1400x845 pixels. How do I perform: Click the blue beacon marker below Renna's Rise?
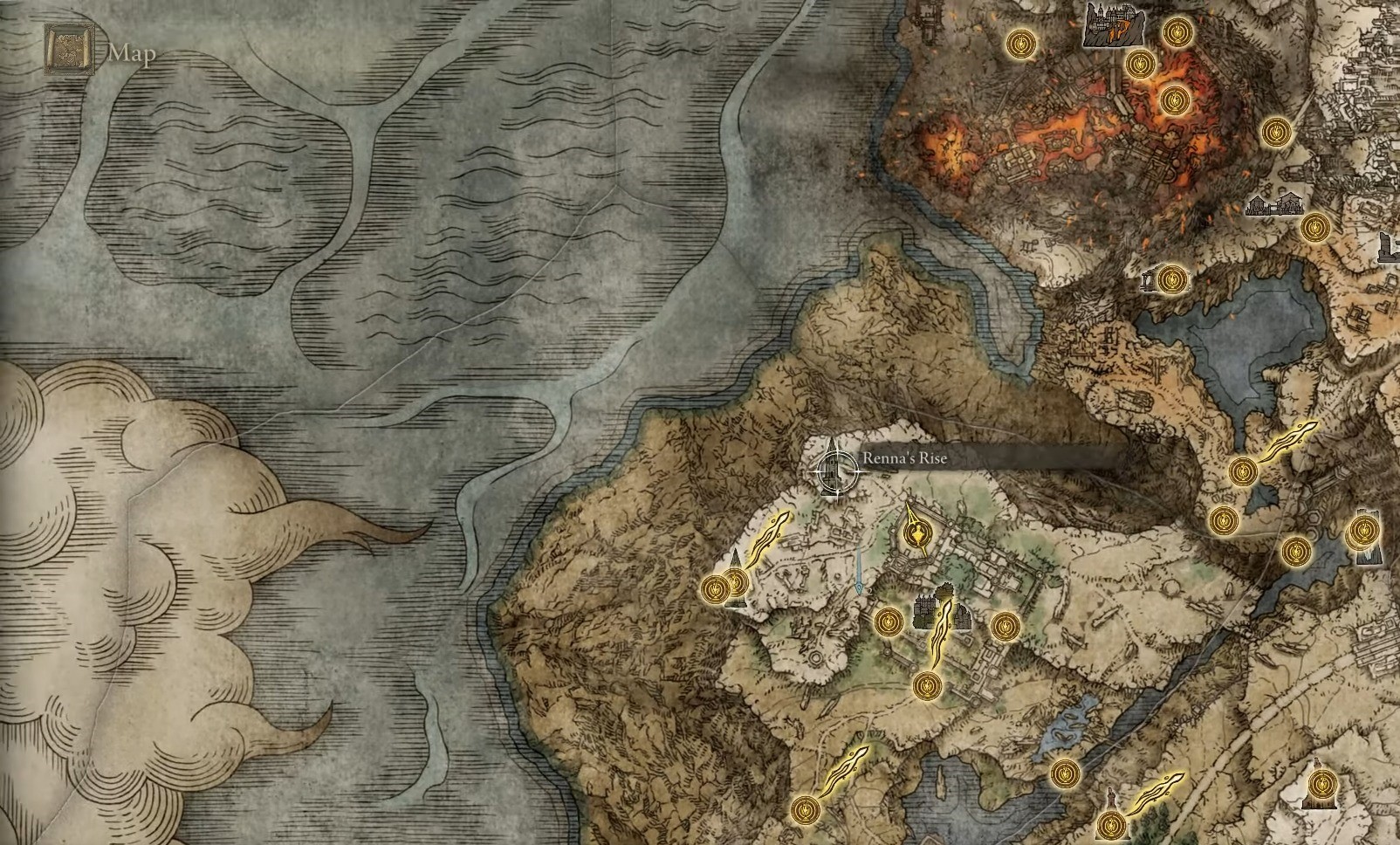click(859, 587)
